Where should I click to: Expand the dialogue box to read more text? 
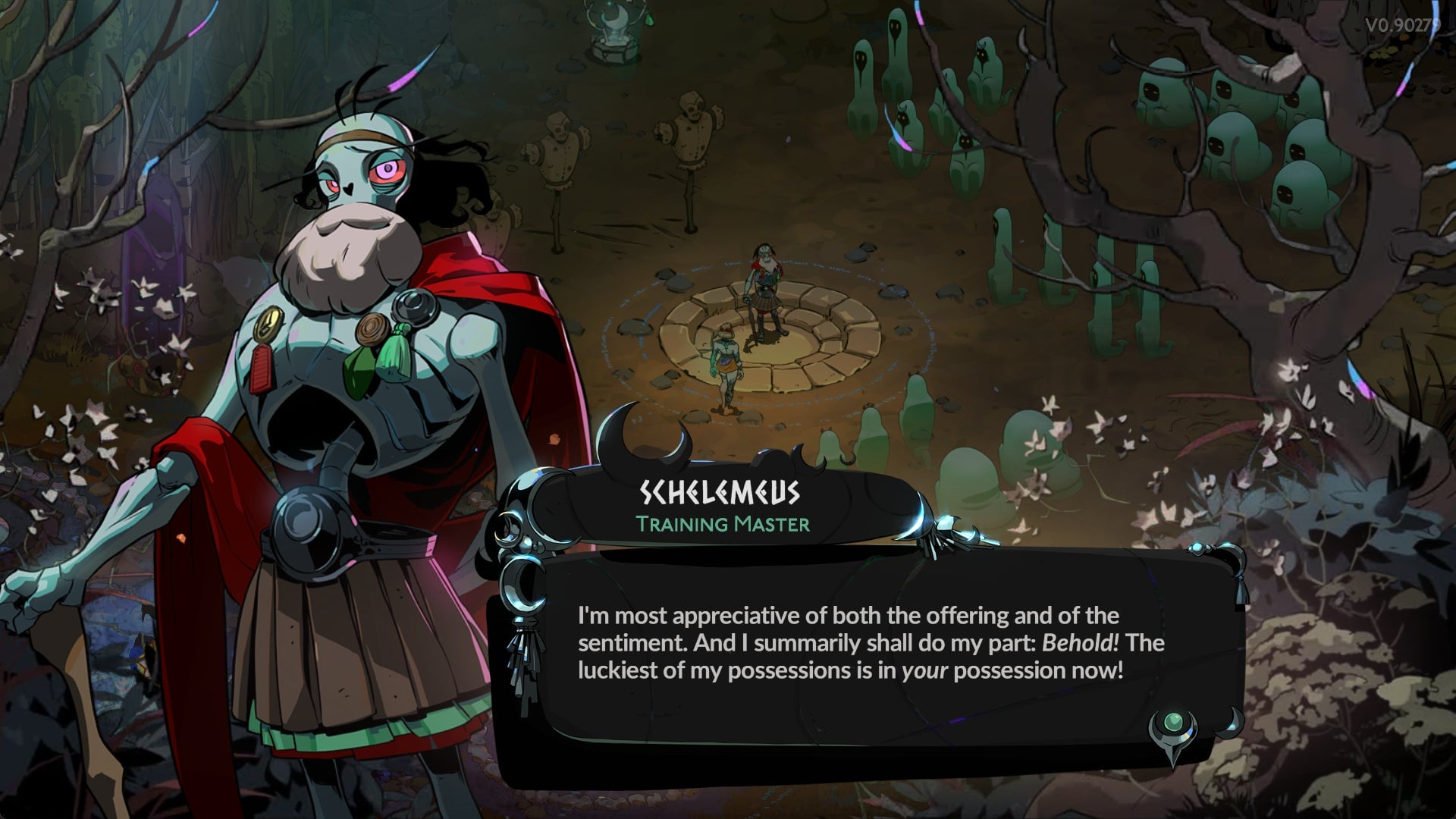pos(872,660)
